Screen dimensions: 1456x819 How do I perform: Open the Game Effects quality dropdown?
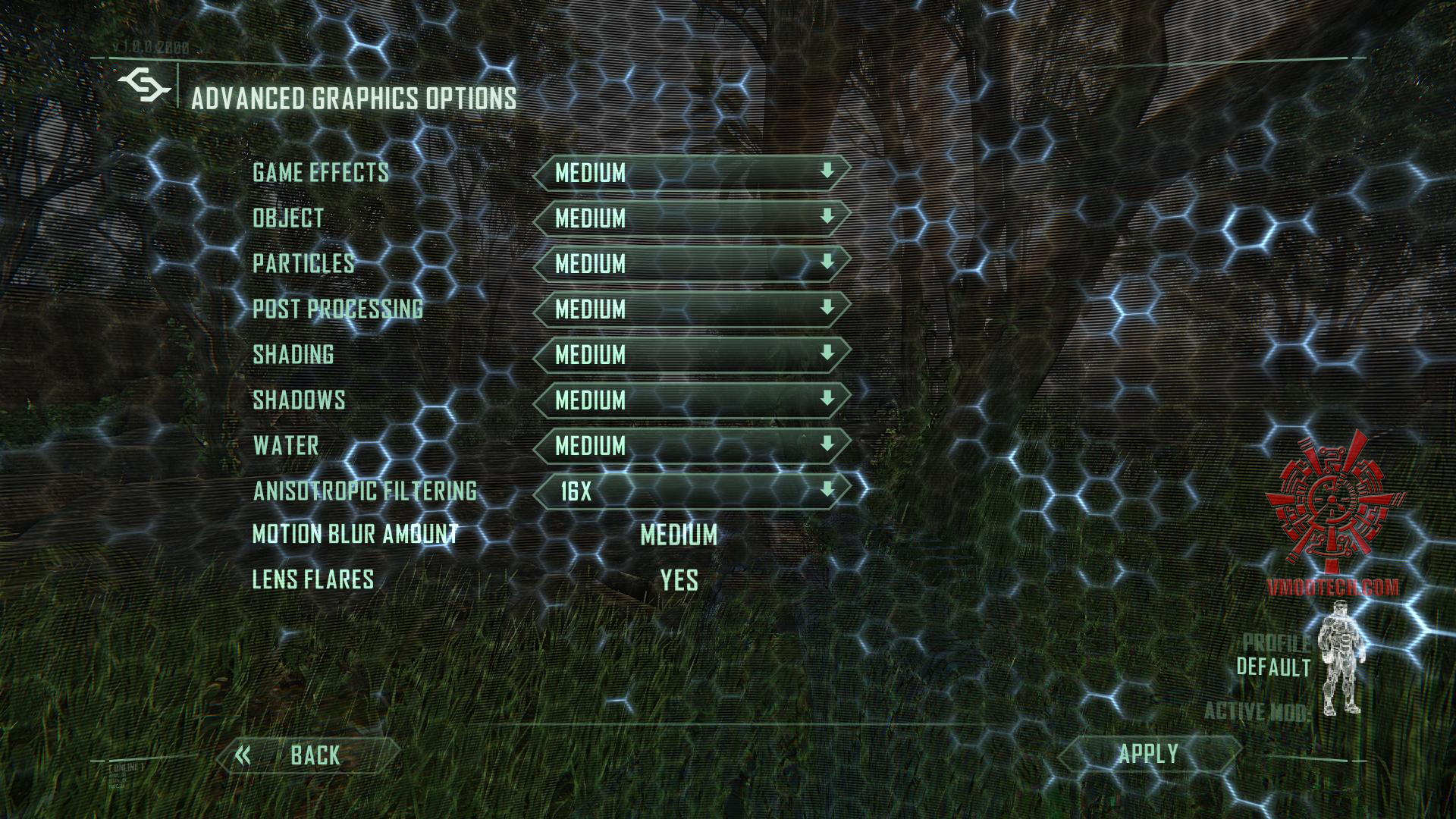click(x=691, y=173)
